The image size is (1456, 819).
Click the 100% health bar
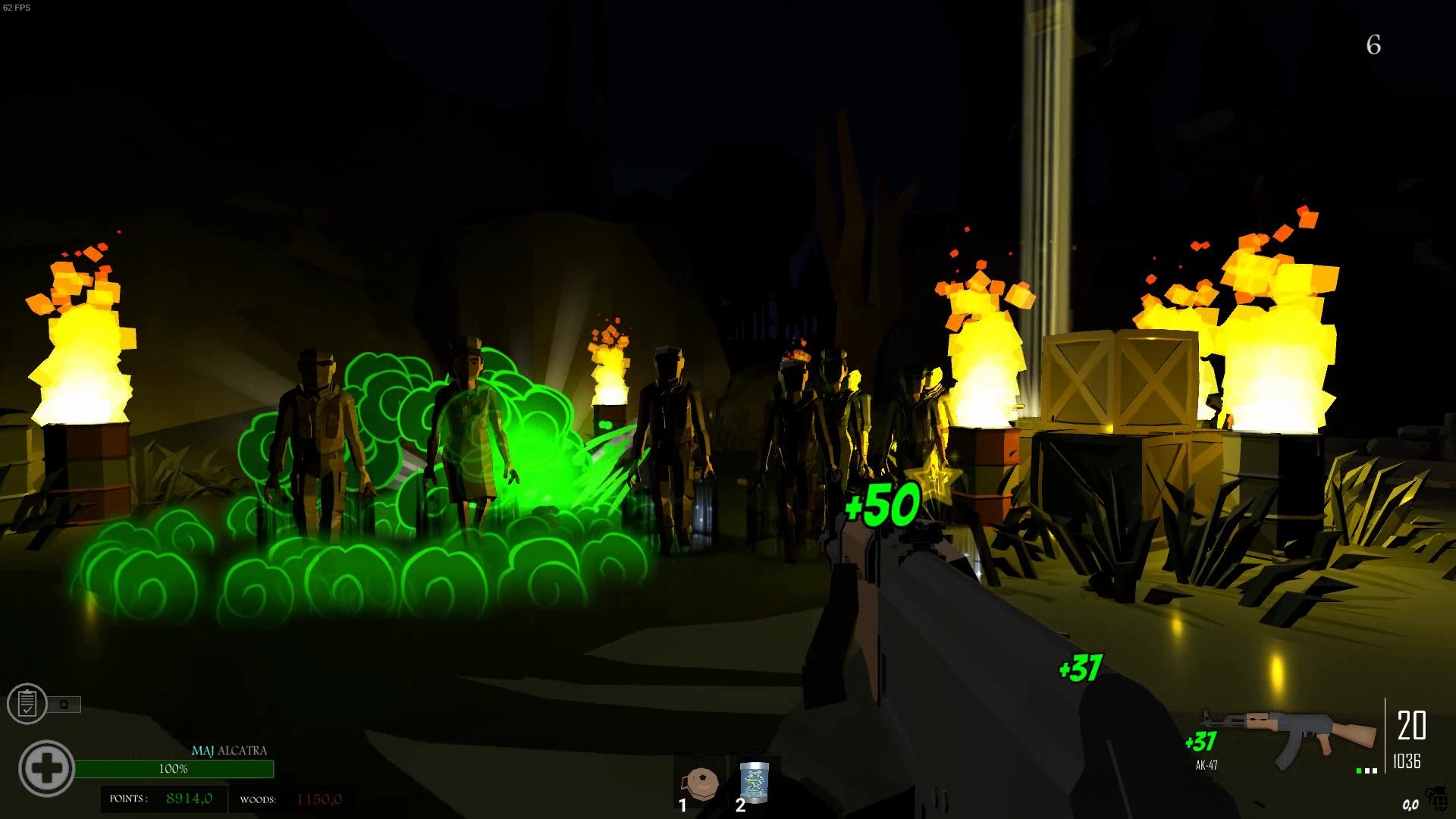point(176,768)
